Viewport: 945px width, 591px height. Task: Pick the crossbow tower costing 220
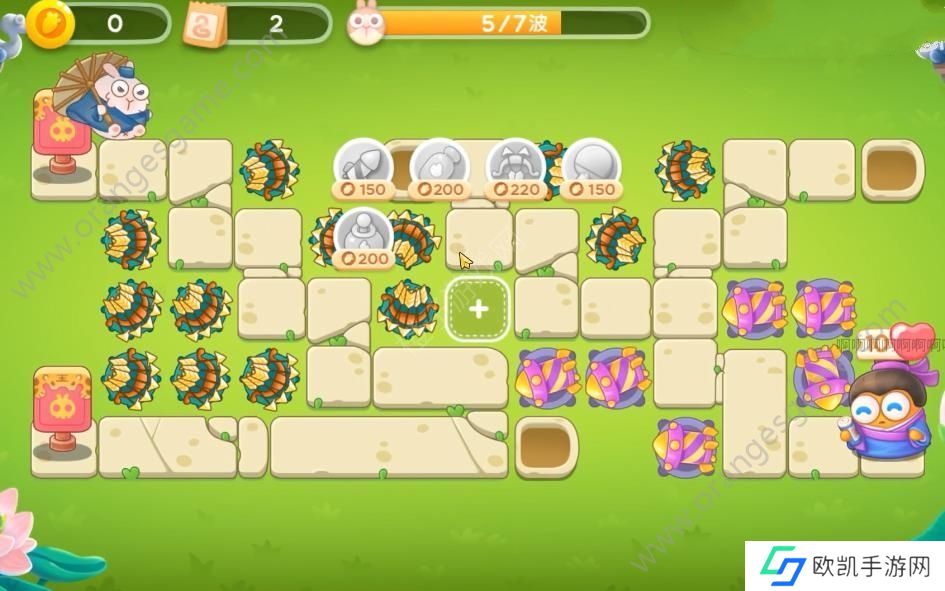pos(514,165)
